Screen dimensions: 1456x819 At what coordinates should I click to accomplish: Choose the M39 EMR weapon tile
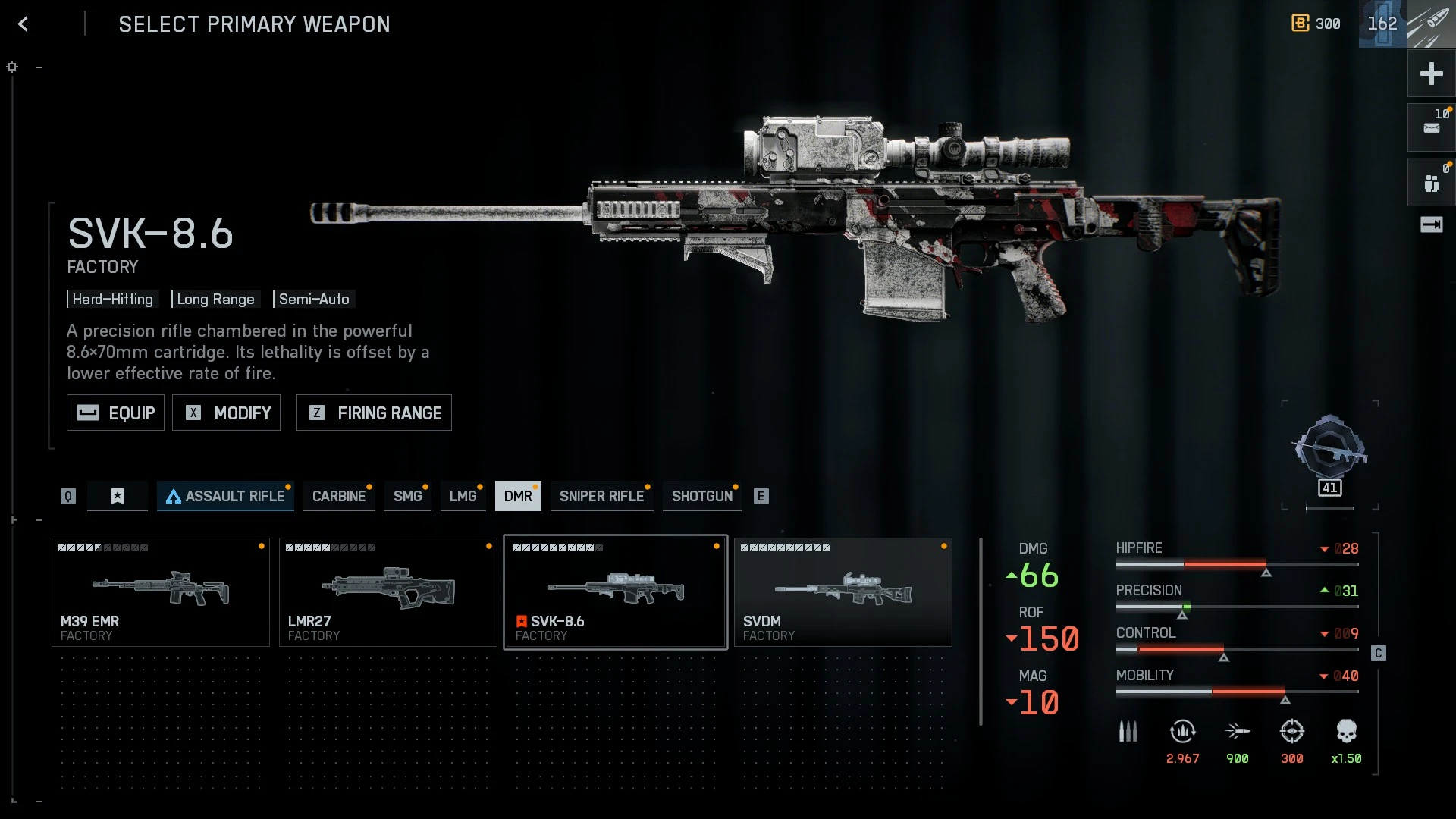160,592
